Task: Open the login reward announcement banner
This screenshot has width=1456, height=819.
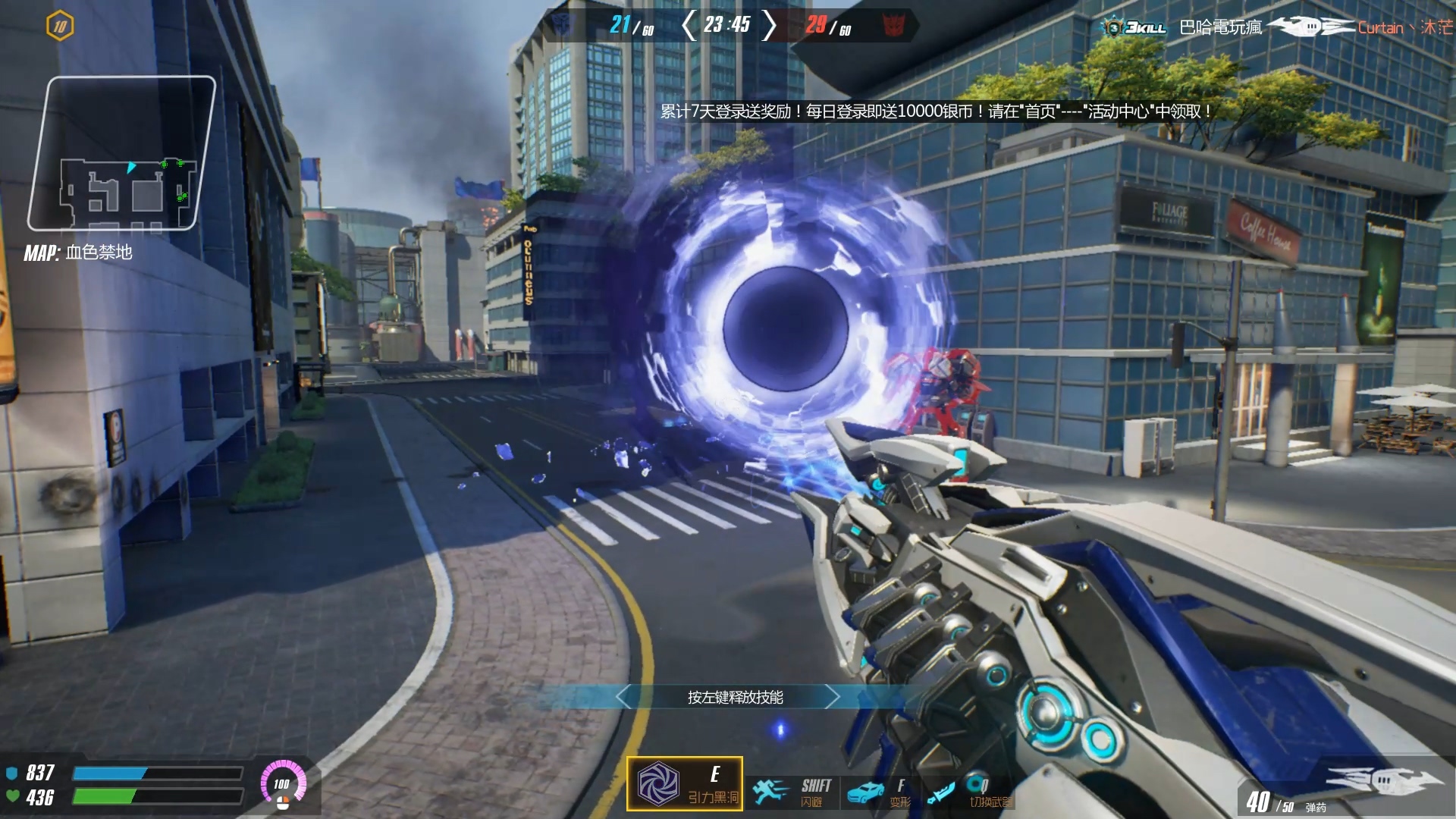Action: (x=935, y=111)
